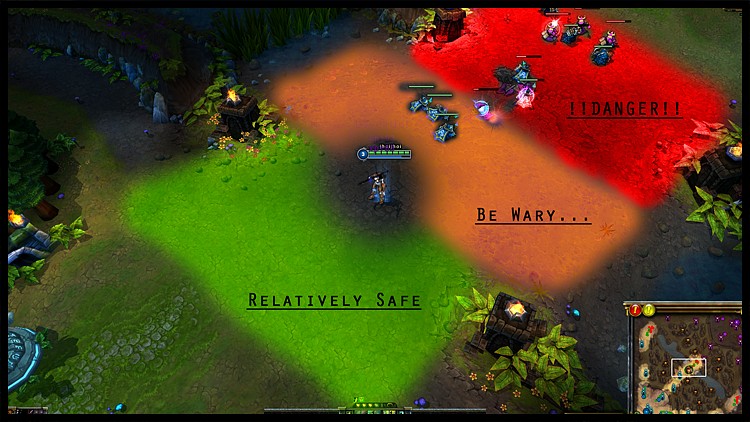
Task: Activate the yellow exclamation ping button
Action: click(647, 310)
